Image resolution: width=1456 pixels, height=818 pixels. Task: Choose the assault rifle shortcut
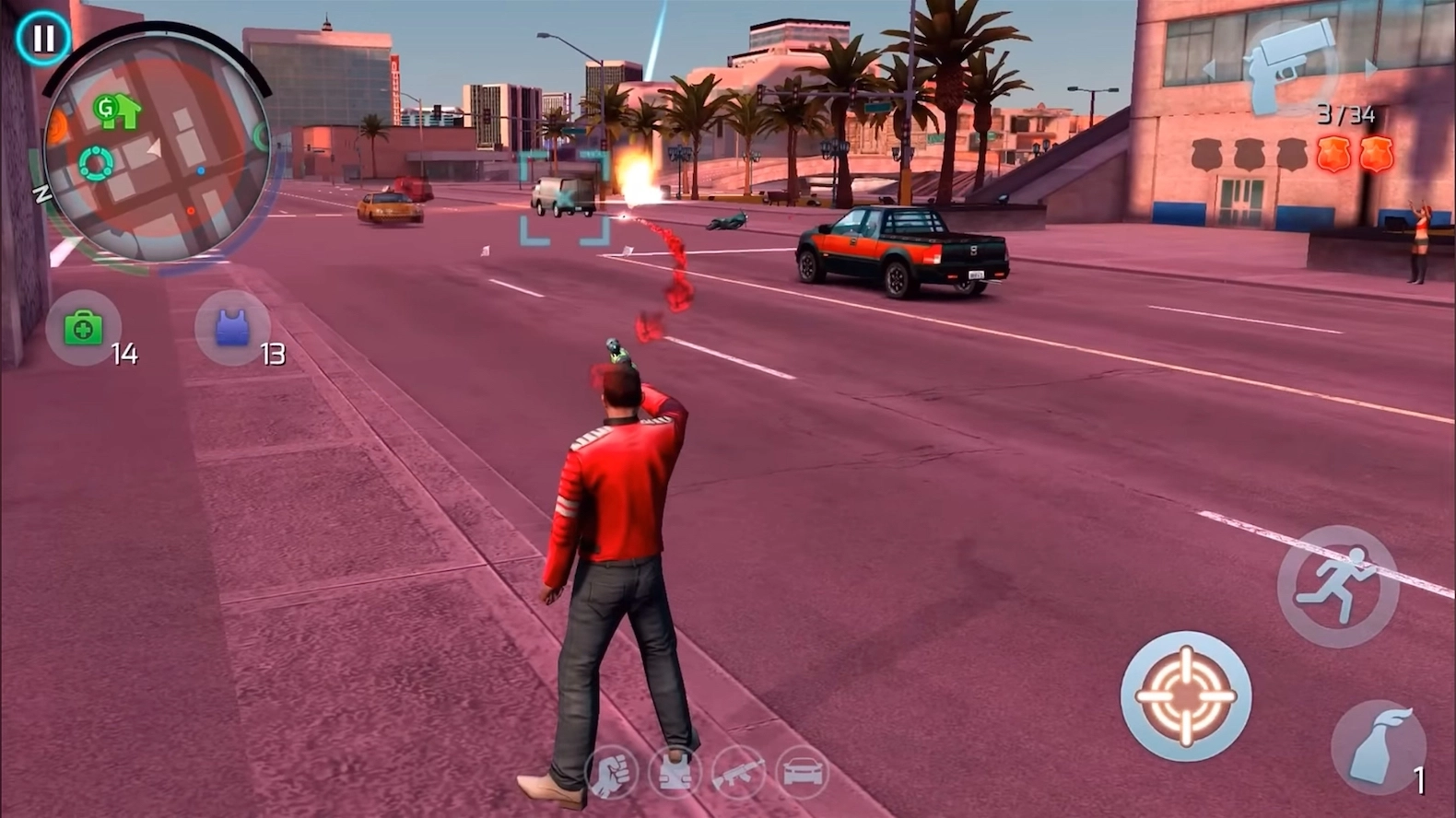(738, 772)
